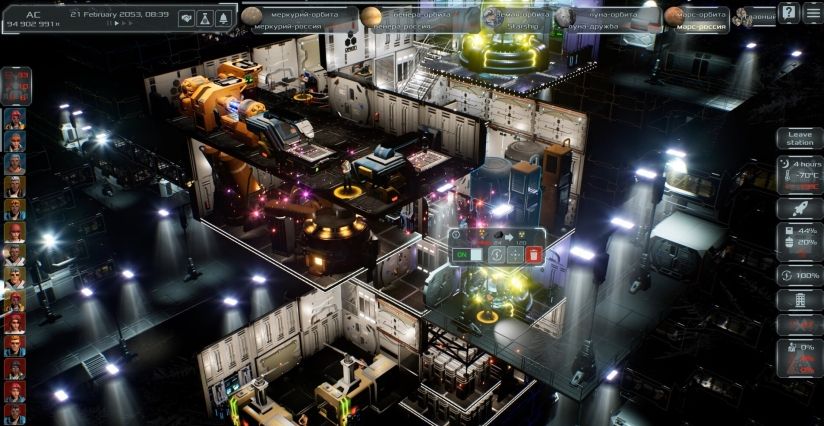Open the rocket launch panel

click(x=800, y=208)
